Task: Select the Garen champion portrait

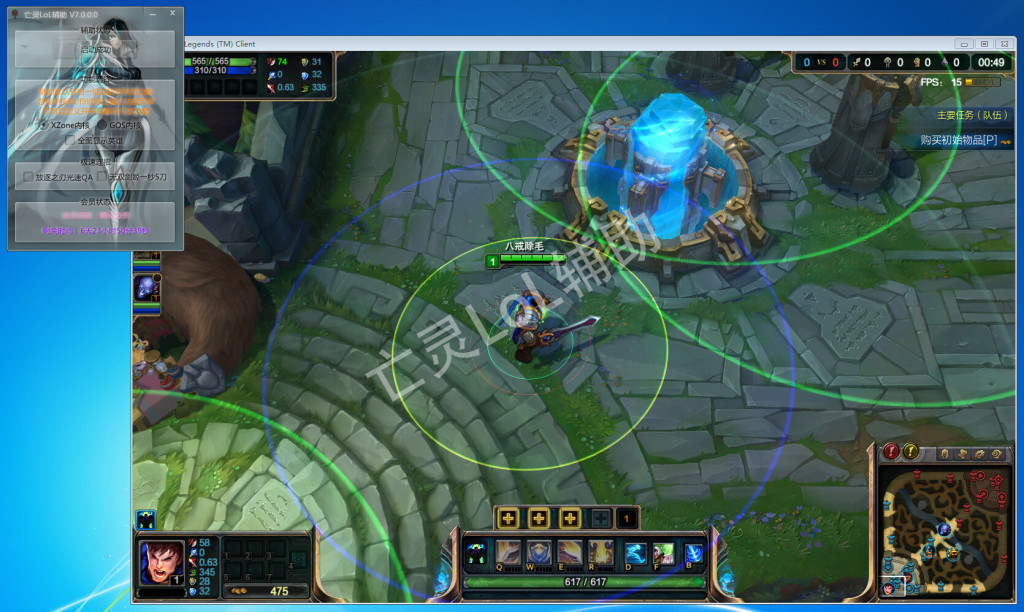Action: tap(160, 561)
